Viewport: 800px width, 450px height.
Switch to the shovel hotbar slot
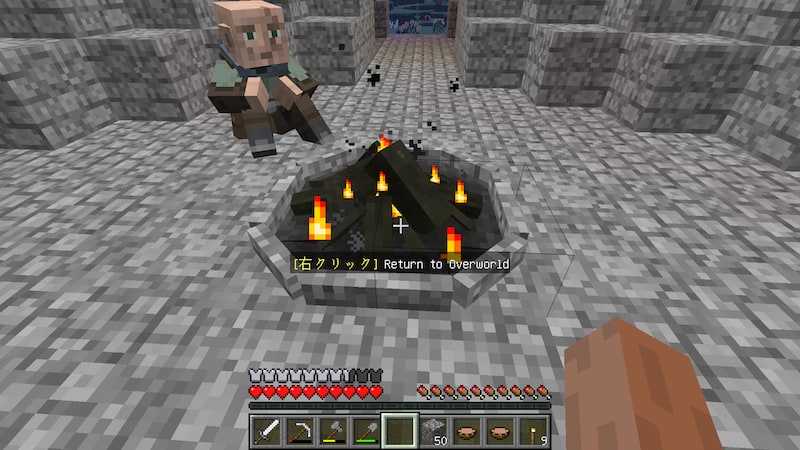[x=365, y=430]
